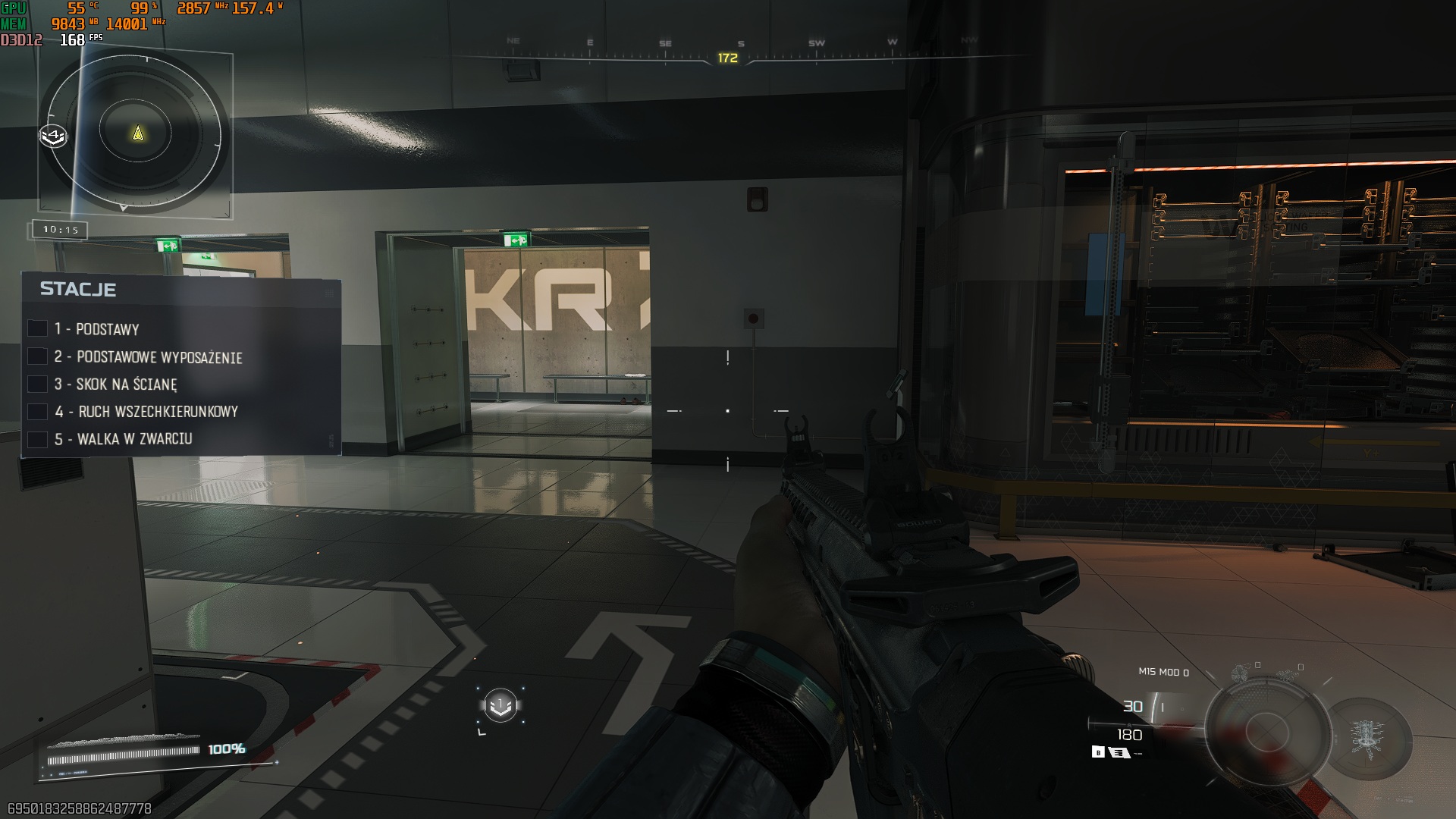Click the station 4 marker beside minimap
Image resolution: width=1456 pixels, height=819 pixels.
tap(53, 136)
